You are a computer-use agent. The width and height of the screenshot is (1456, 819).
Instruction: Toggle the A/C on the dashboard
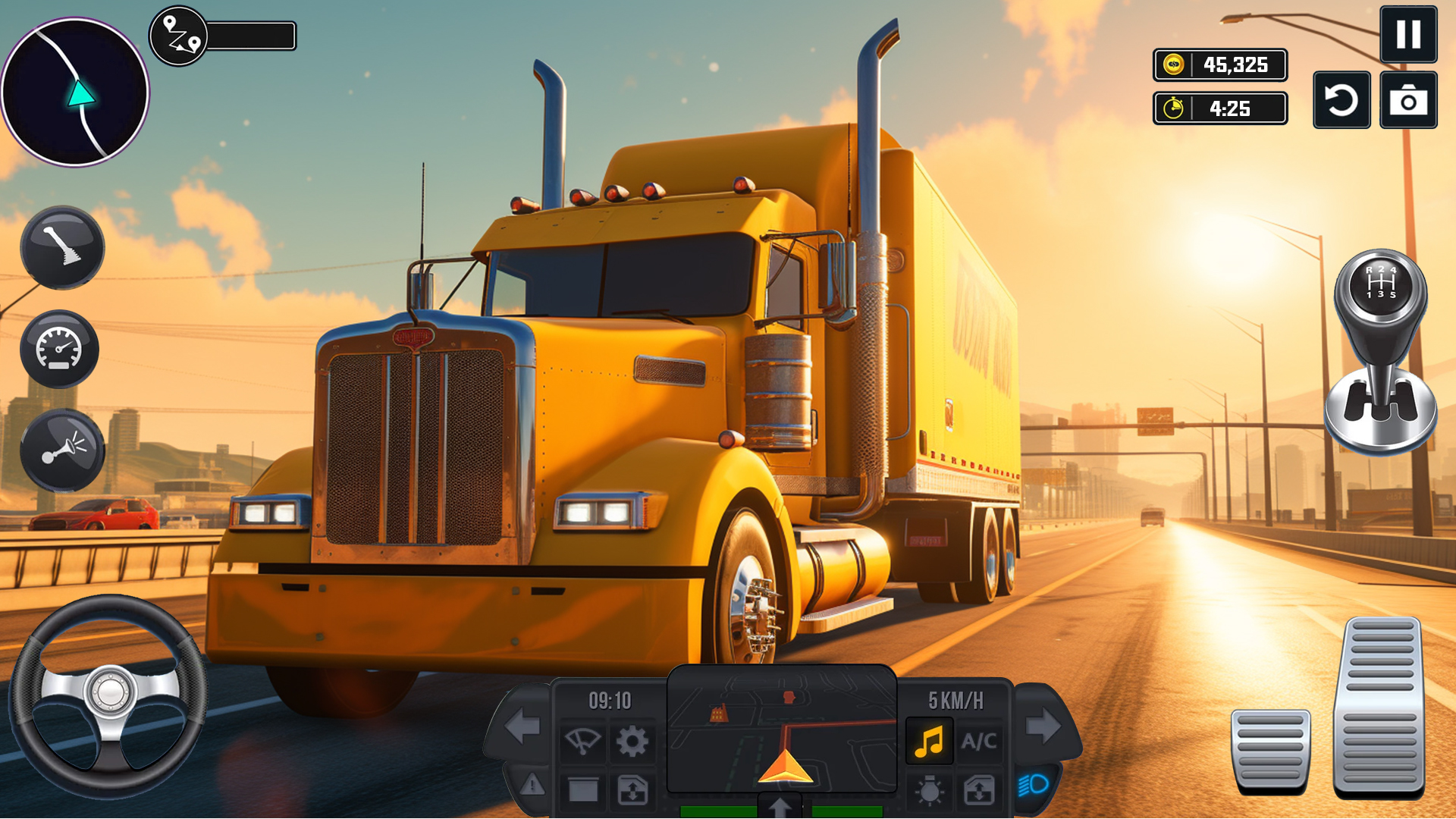pyautogui.click(x=978, y=740)
